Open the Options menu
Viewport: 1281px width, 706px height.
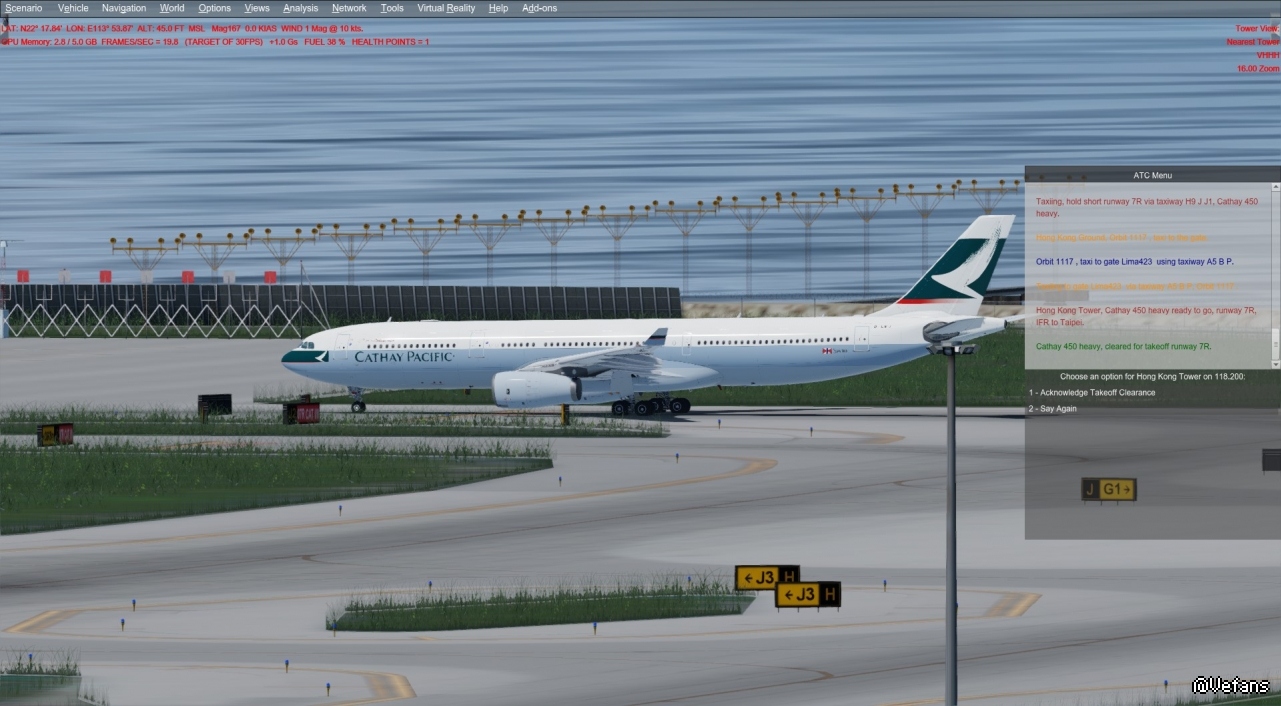214,8
